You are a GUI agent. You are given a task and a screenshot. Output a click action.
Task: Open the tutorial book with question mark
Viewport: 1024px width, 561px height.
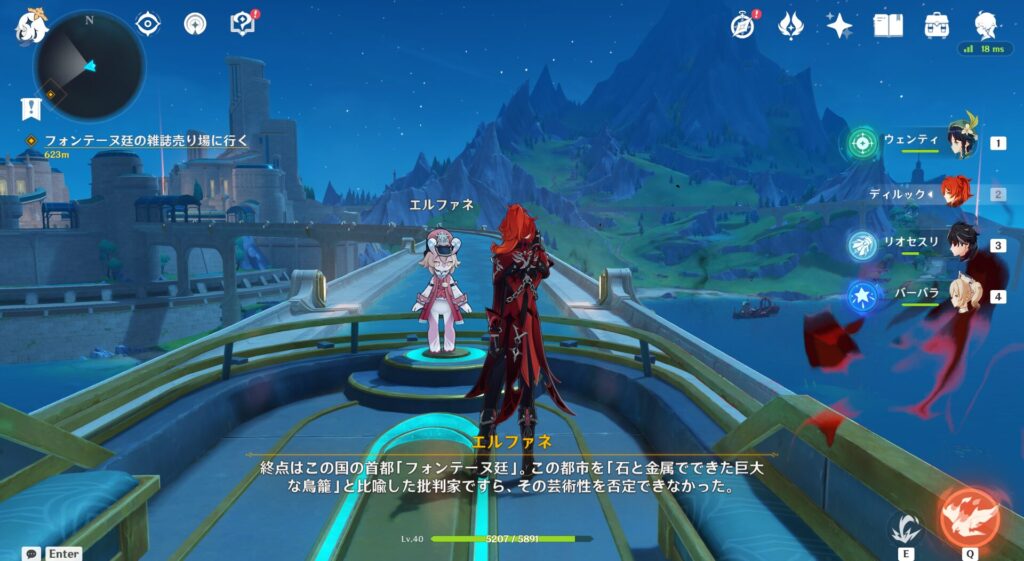[243, 23]
